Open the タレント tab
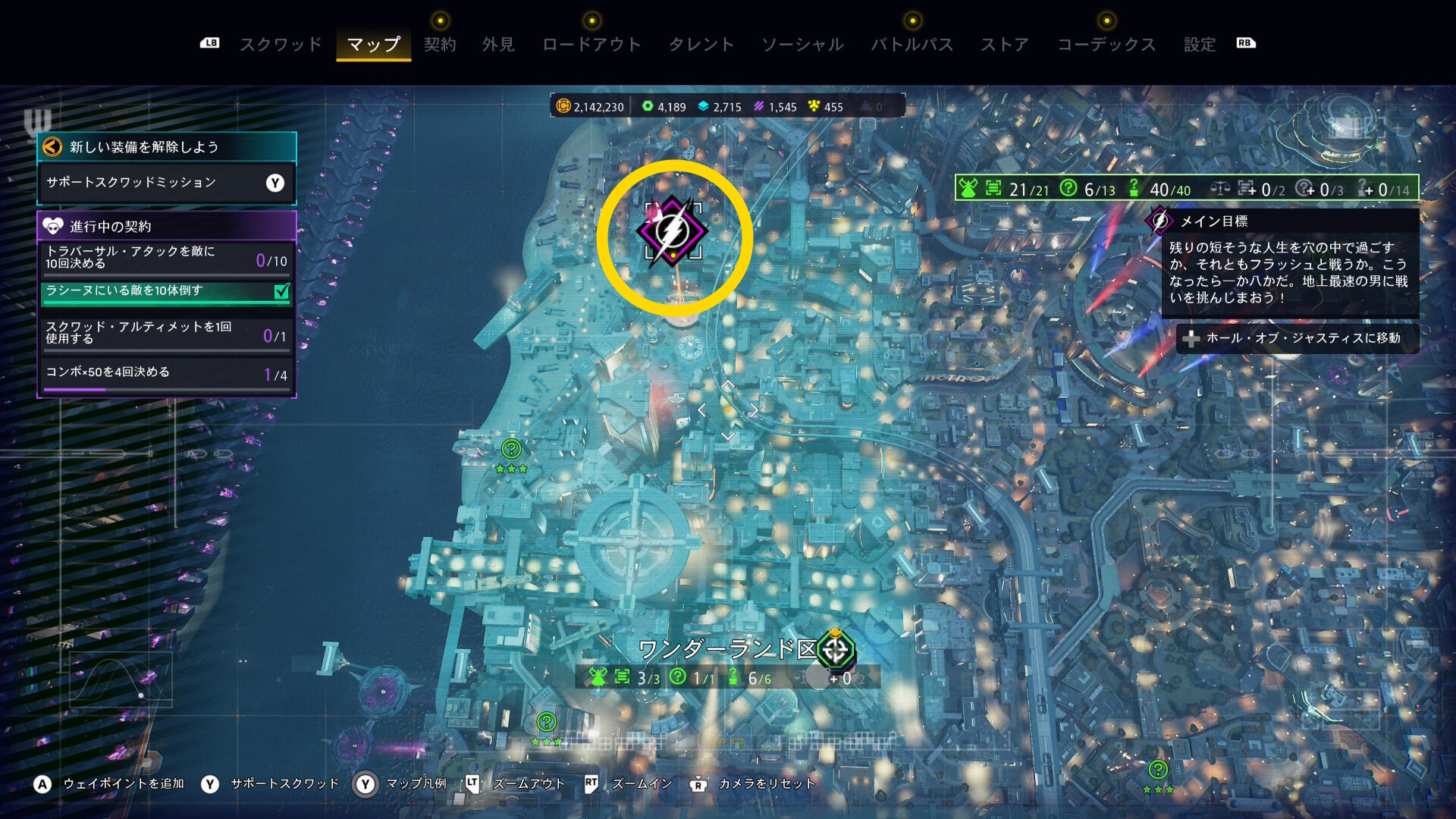 point(701,45)
